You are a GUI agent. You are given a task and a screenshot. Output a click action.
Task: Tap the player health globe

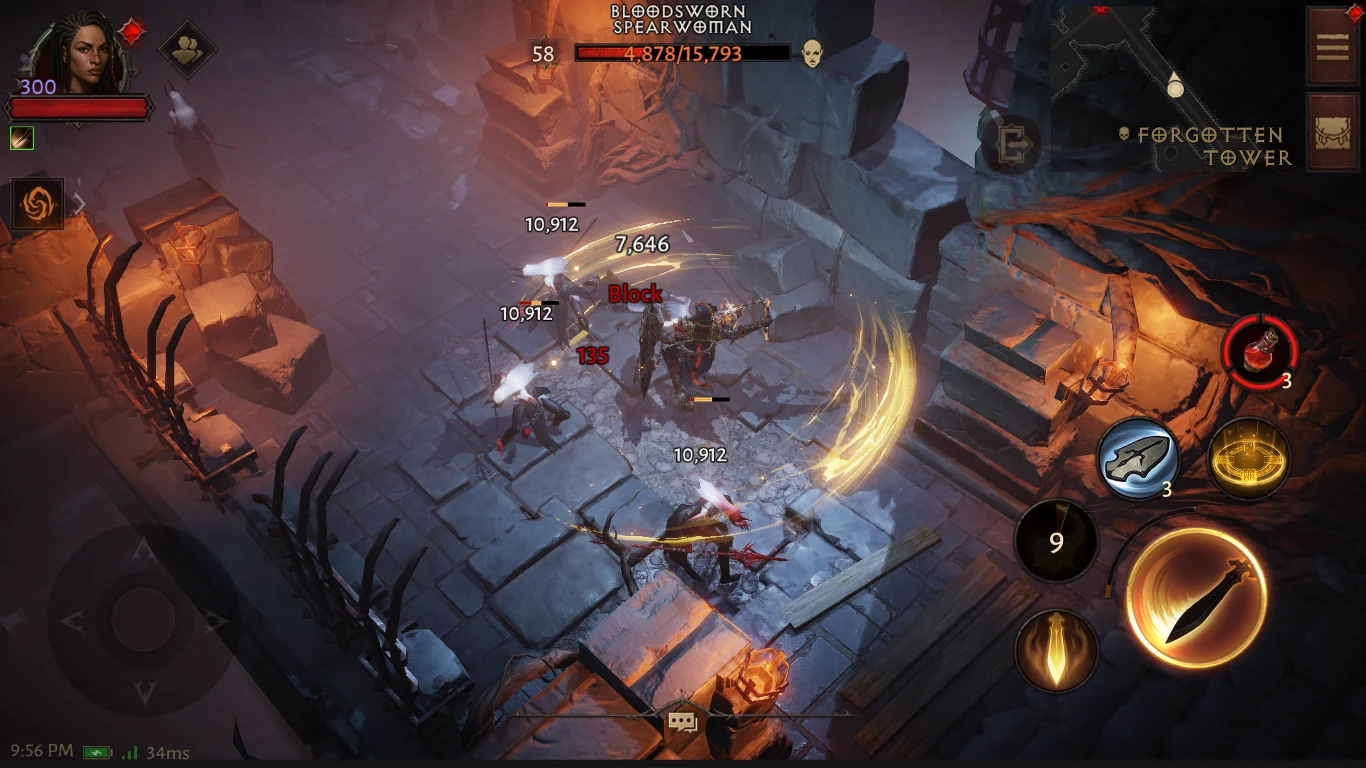[80, 106]
